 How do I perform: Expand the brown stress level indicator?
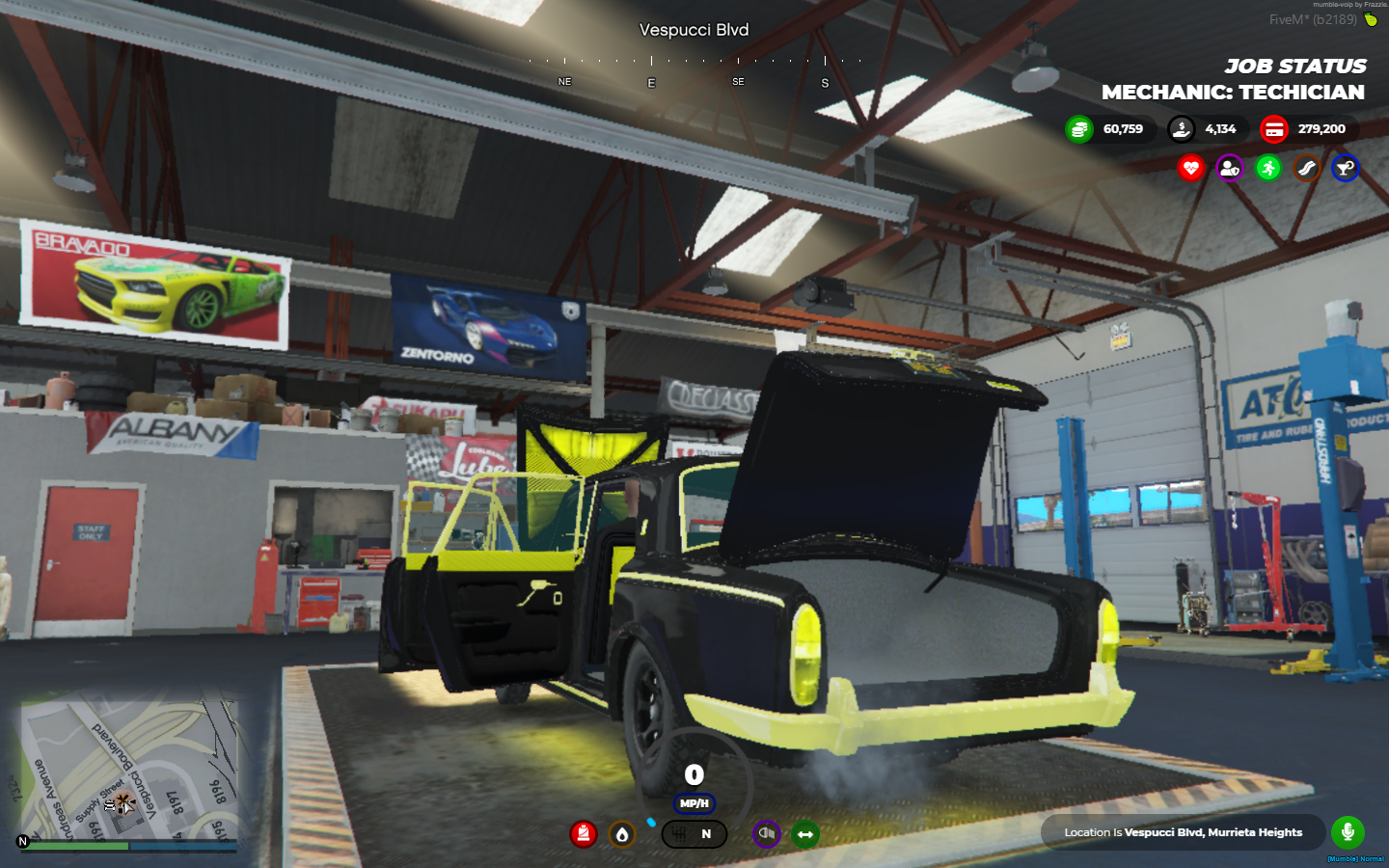pyautogui.click(x=1305, y=169)
